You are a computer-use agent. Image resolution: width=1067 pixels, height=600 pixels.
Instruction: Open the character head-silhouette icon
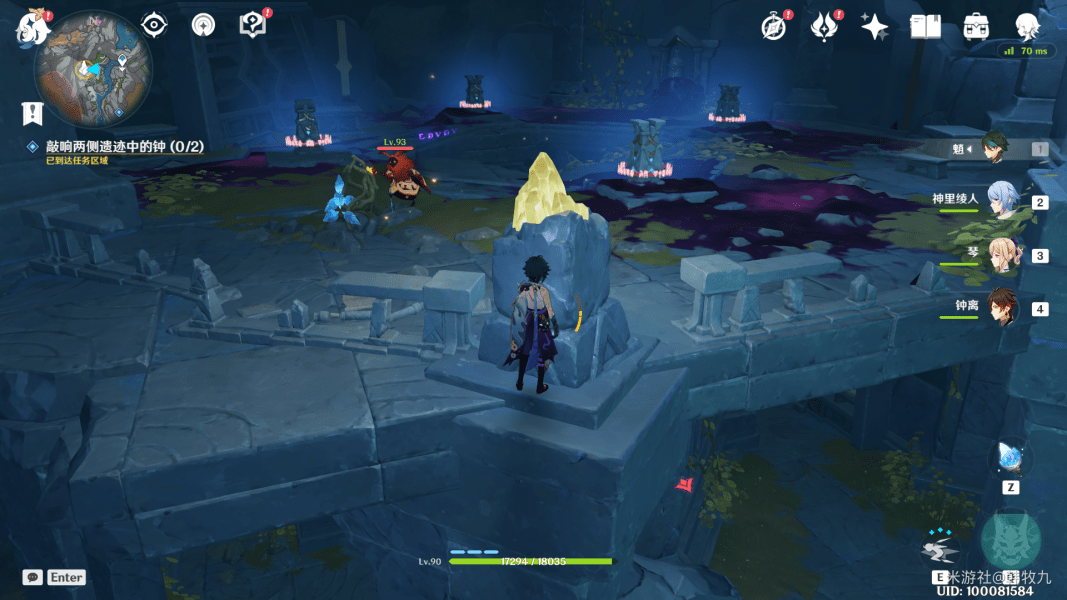1027,27
